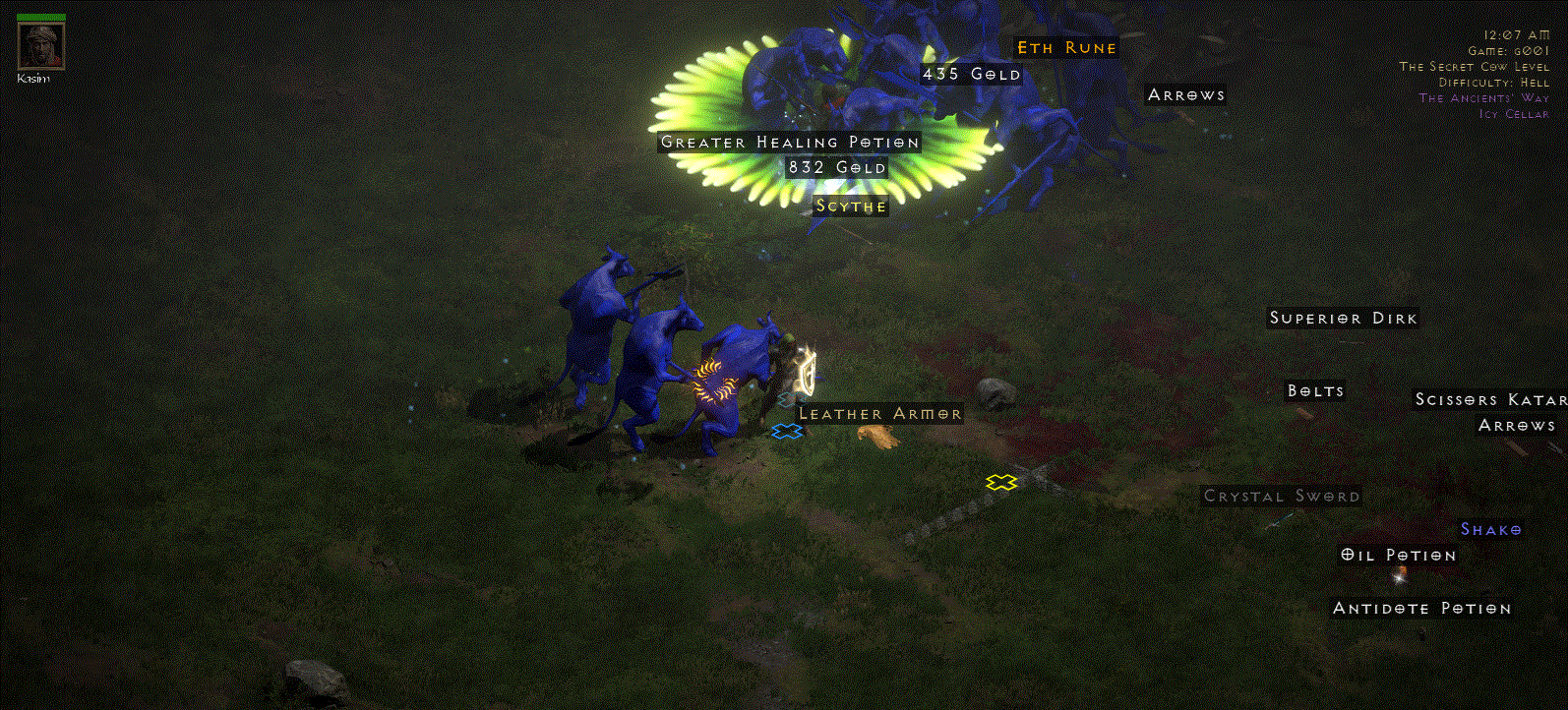
Task: Click the health bar above the portrait
Action: point(39,16)
